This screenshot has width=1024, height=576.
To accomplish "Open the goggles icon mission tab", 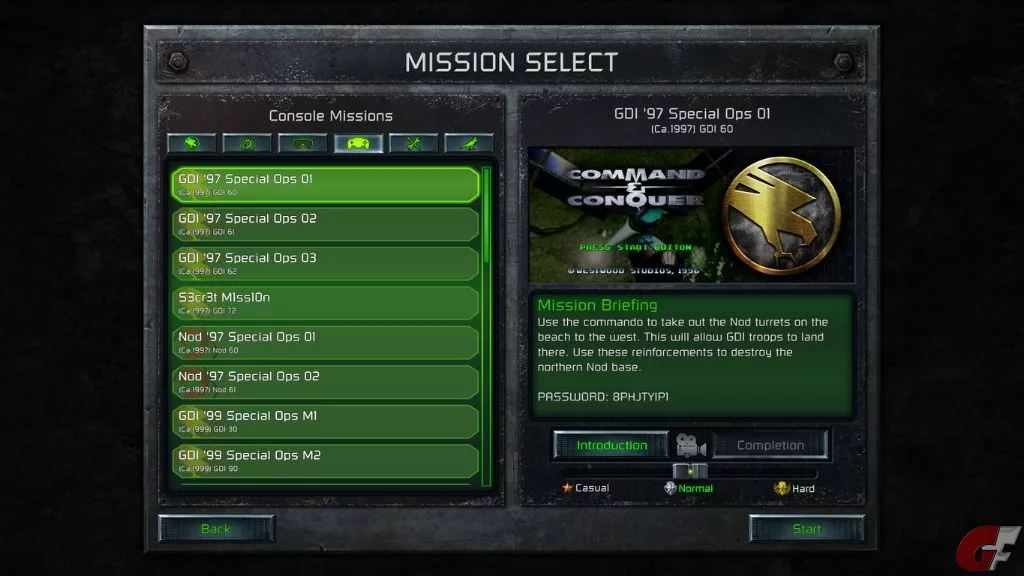I will point(303,144).
